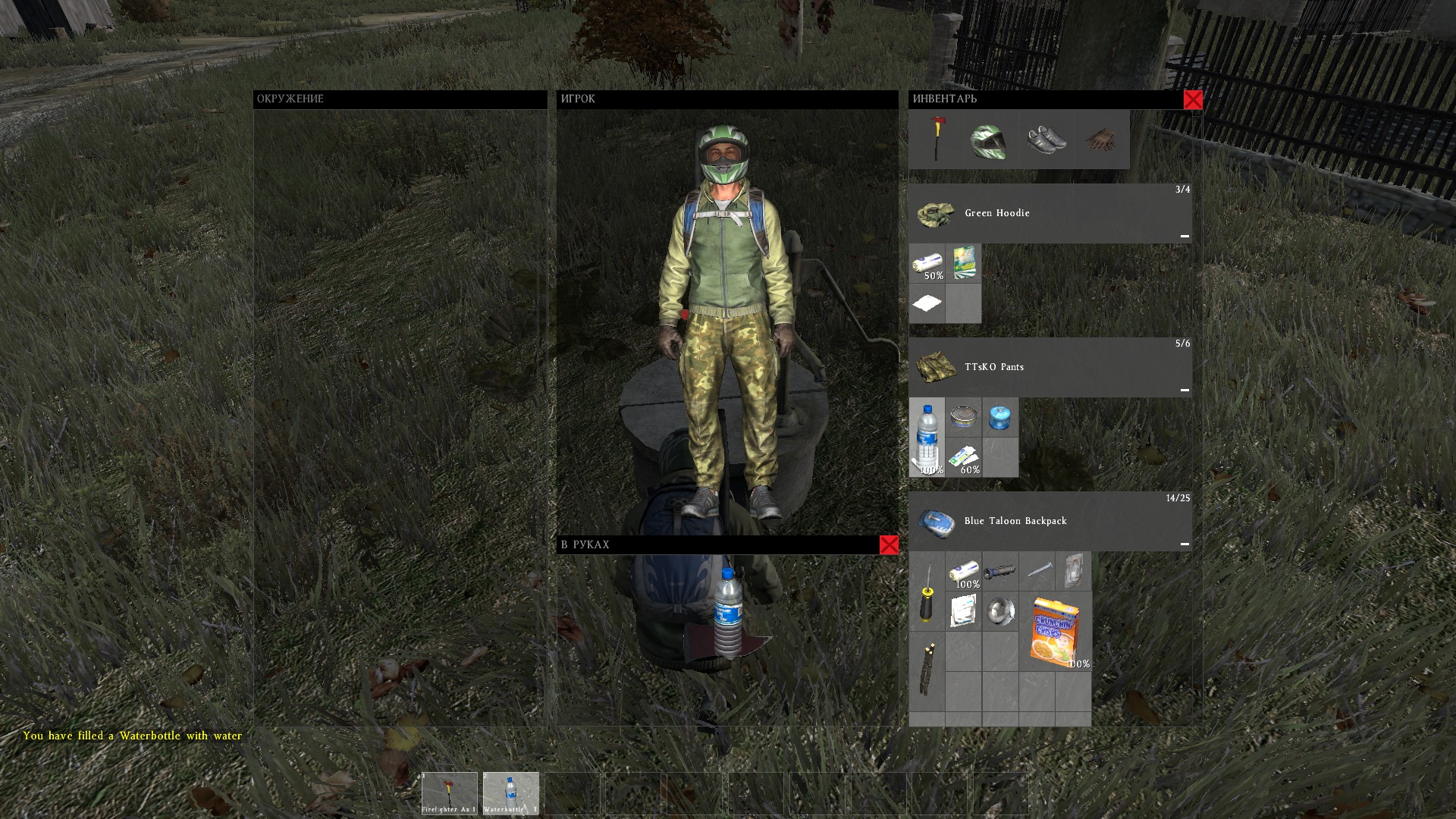Collapse the Green Hoodie section
Viewport: 1456px width, 819px height.
1184,235
